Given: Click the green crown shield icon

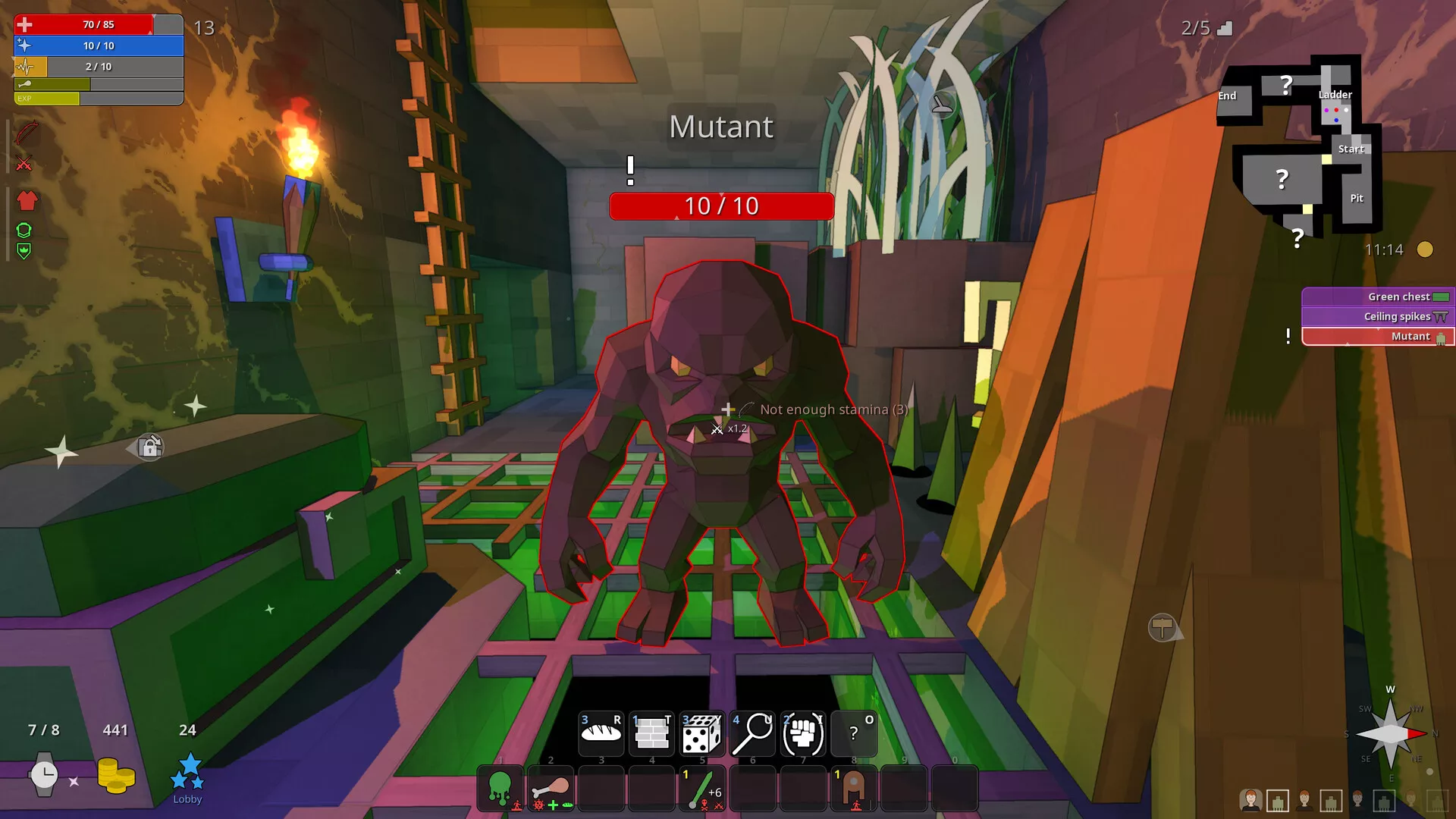Looking at the screenshot, I should coord(24,251).
